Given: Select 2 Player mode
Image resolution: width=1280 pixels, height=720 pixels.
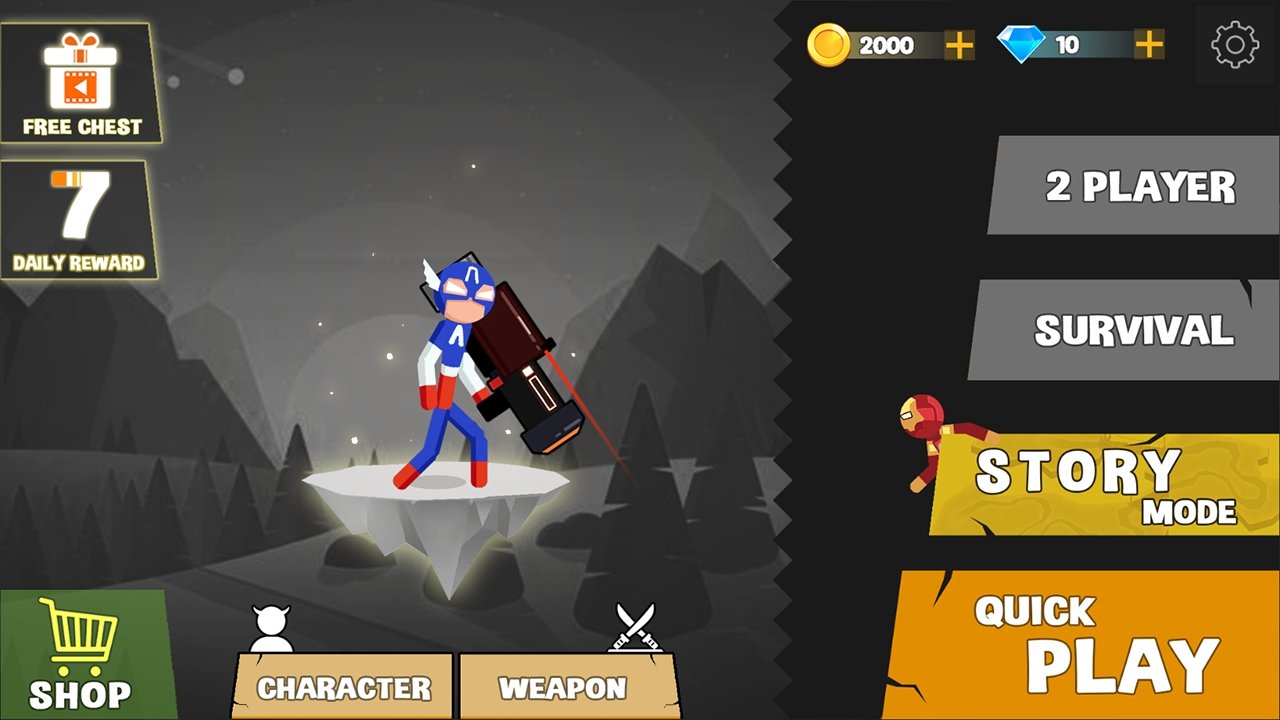Looking at the screenshot, I should pyautogui.click(x=1135, y=186).
